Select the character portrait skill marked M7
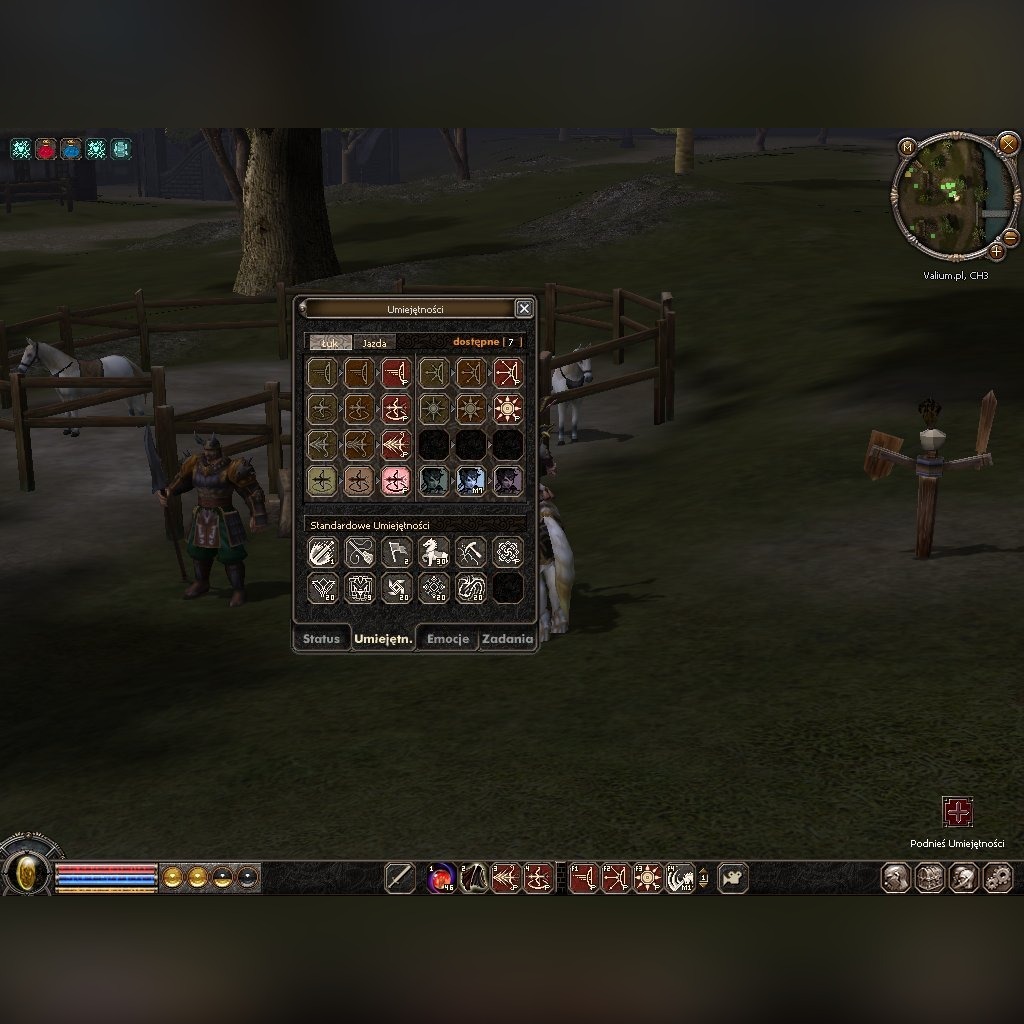The image size is (1024, 1024). (x=471, y=481)
